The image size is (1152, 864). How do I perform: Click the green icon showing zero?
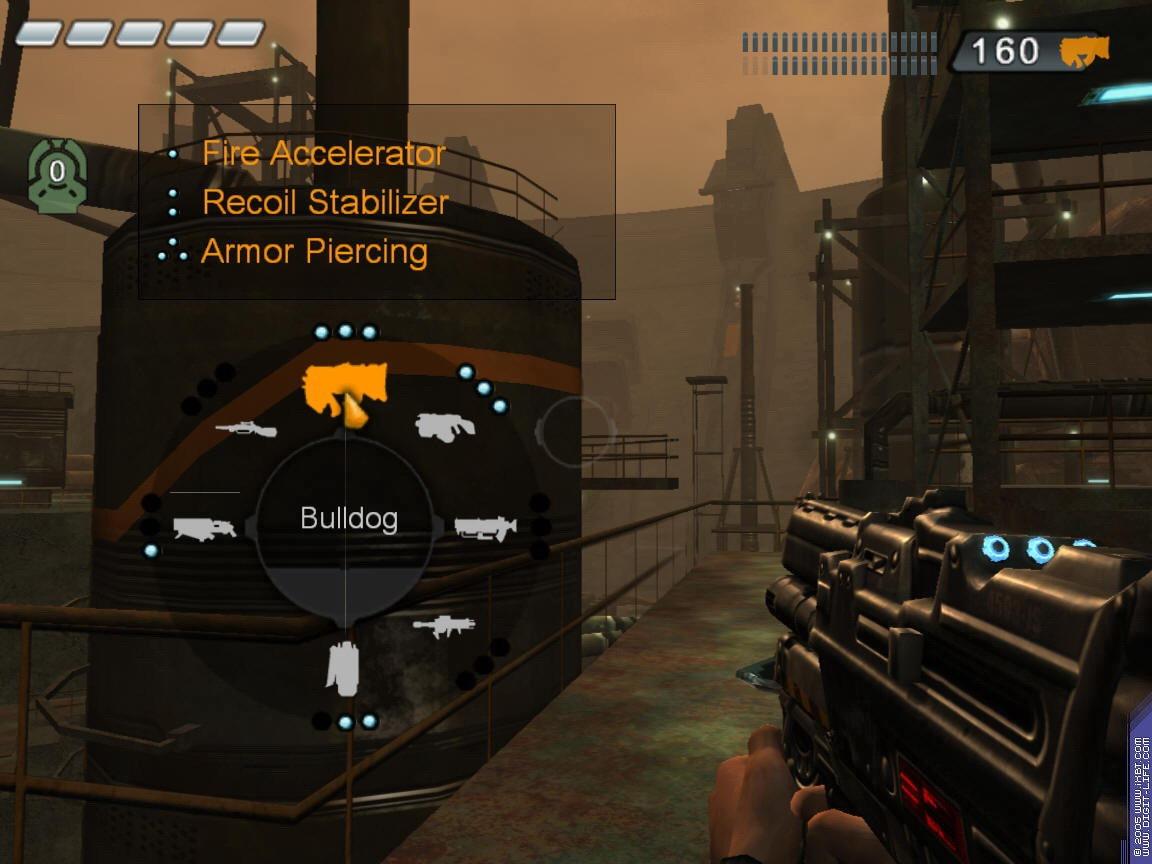pos(57,174)
